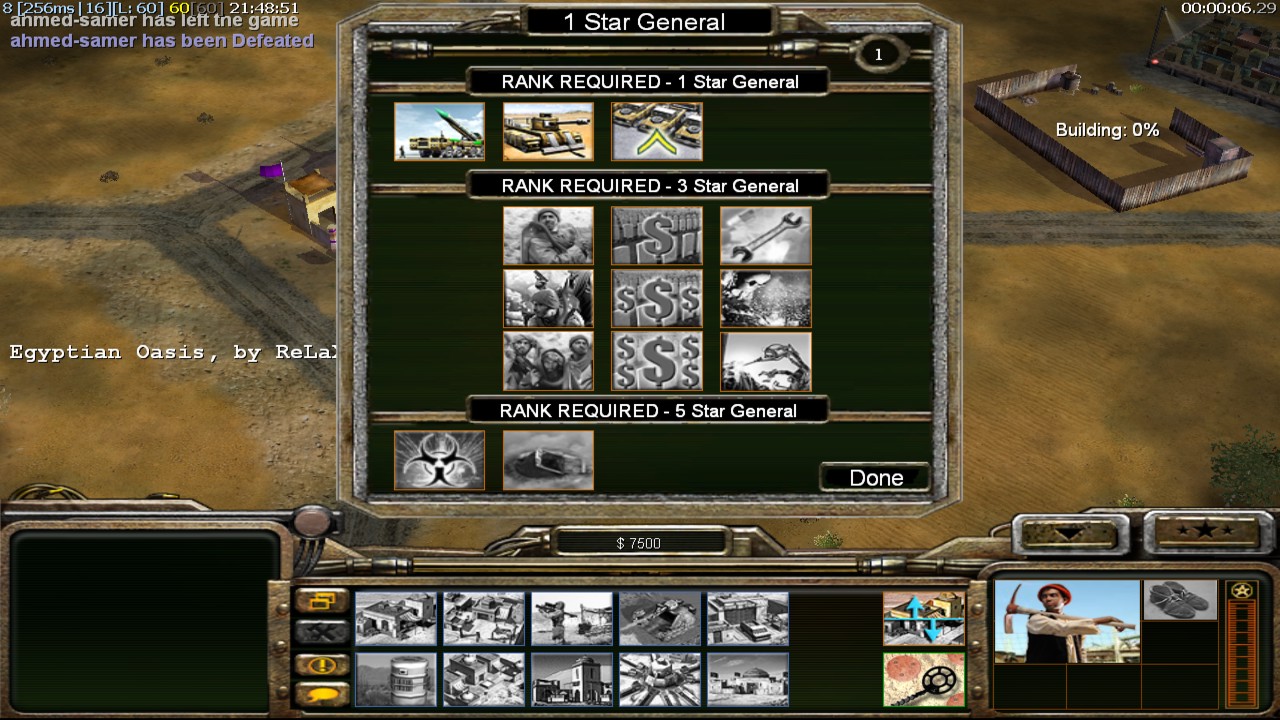Pick the Technical Training chevron power
The height and width of the screenshot is (720, 1280).
coord(657,131)
